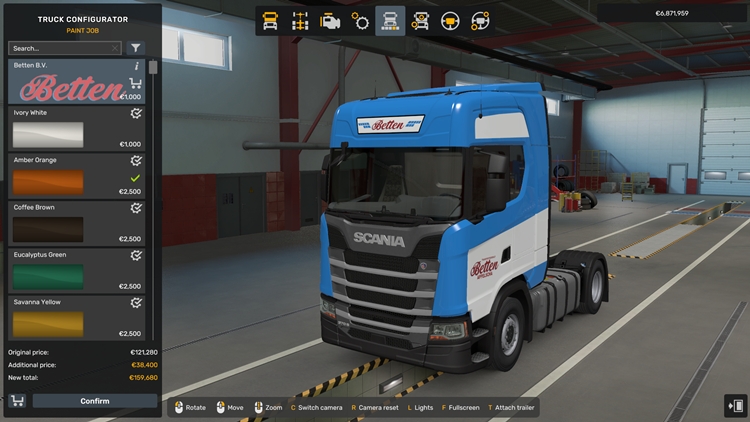
Task: Open the interior accessories steering wheel tab
Action: click(480, 20)
